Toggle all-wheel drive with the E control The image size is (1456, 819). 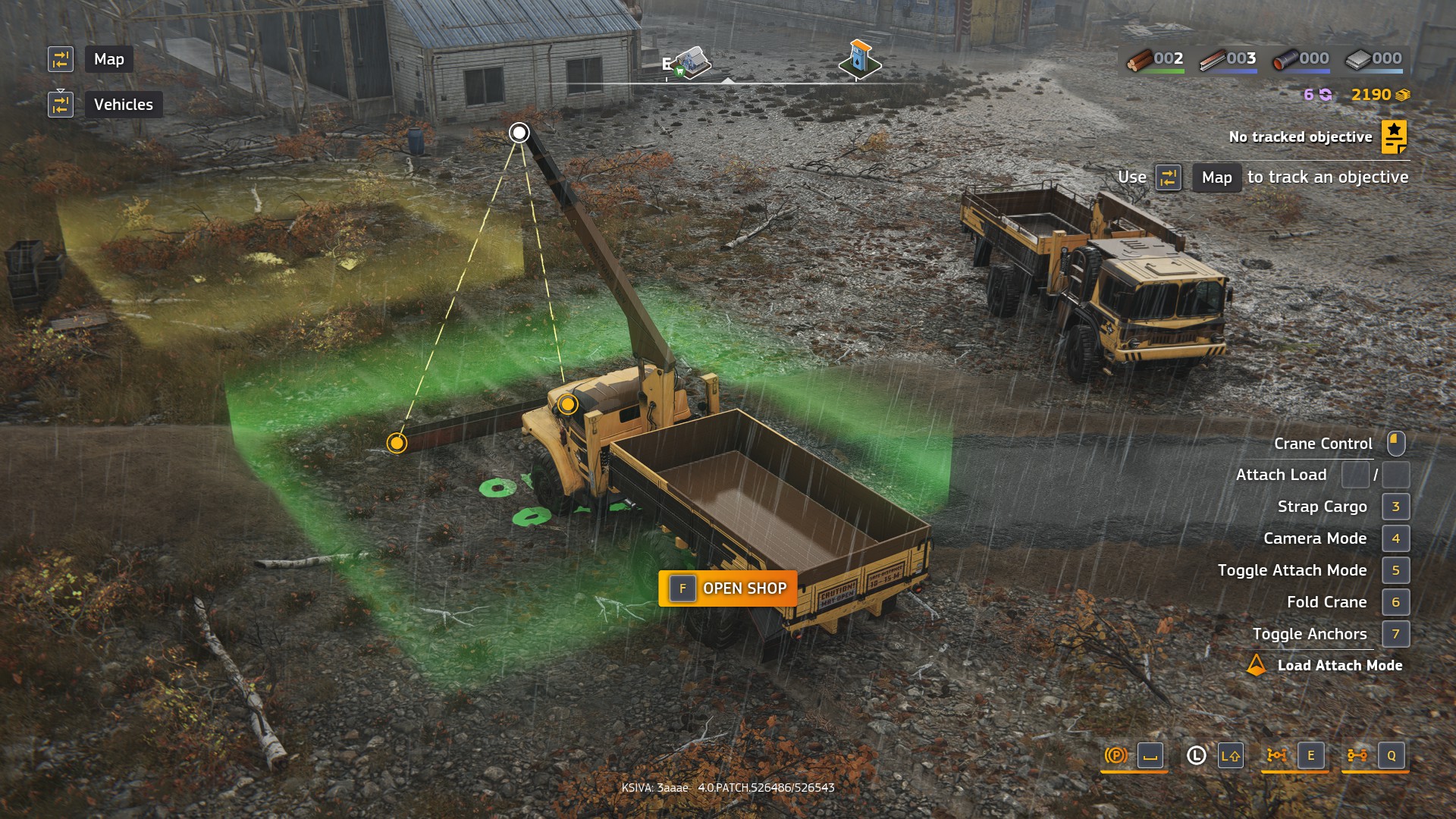tap(1310, 756)
